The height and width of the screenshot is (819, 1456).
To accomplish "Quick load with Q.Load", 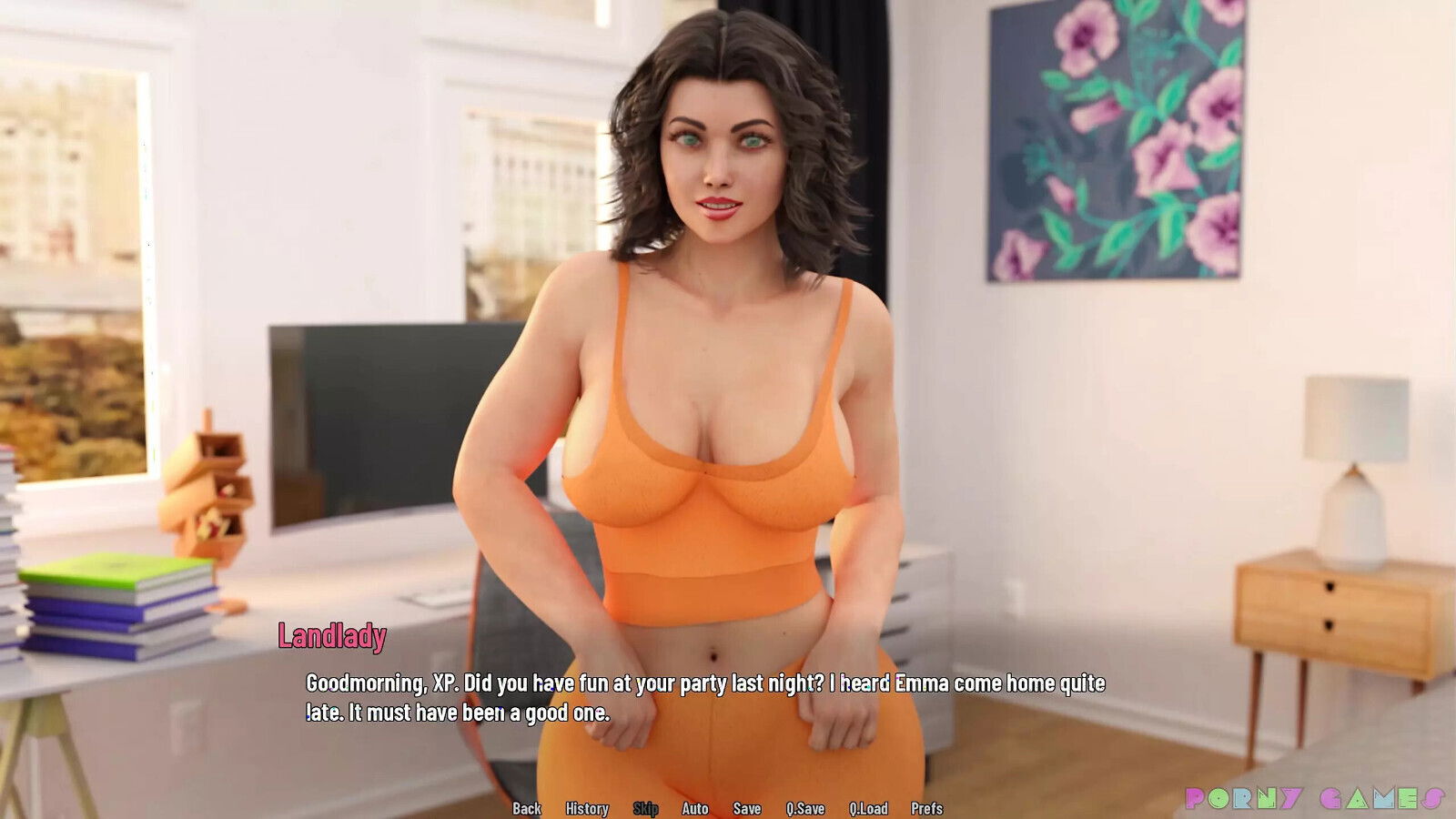I will pos(868,808).
